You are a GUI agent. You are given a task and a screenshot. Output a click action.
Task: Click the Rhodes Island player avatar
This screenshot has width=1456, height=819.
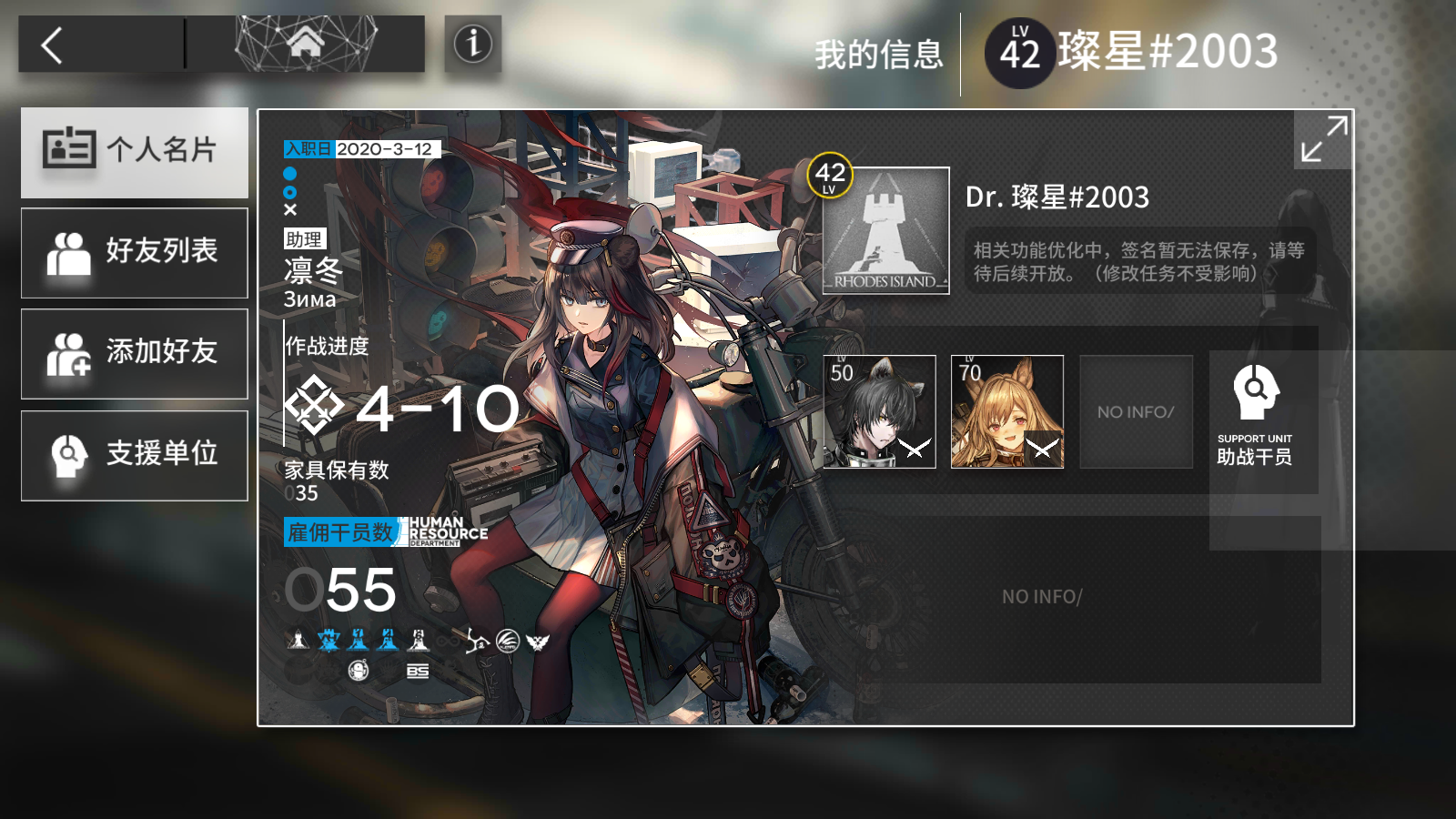(x=885, y=230)
